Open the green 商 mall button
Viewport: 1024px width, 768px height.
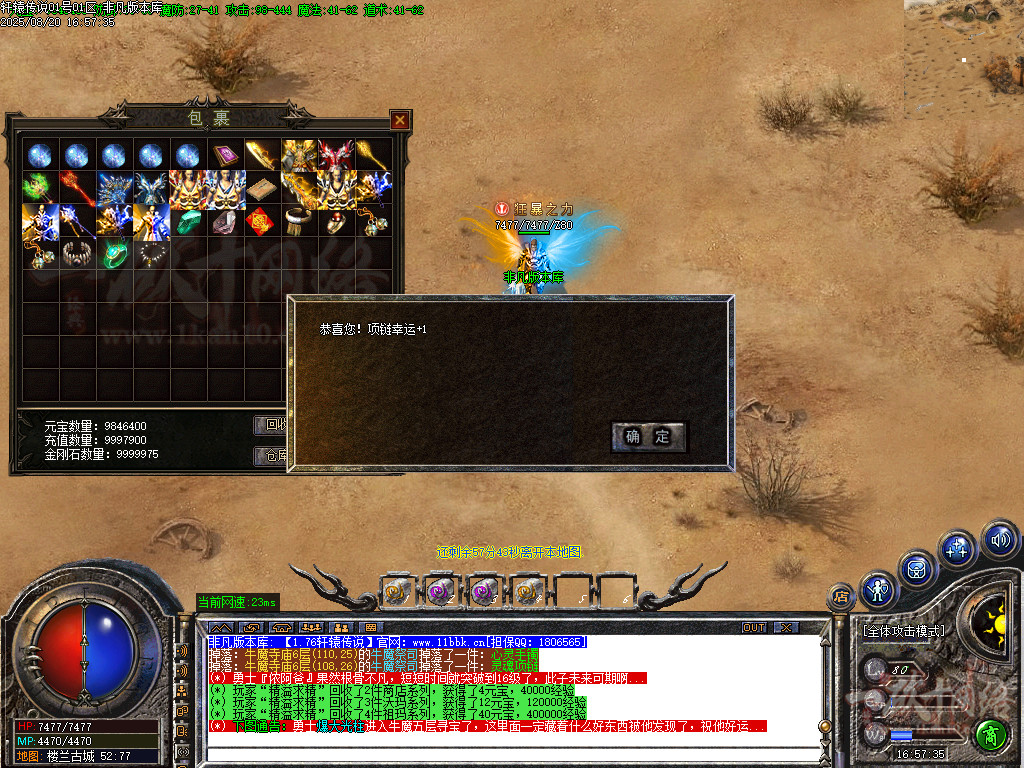coord(991,735)
